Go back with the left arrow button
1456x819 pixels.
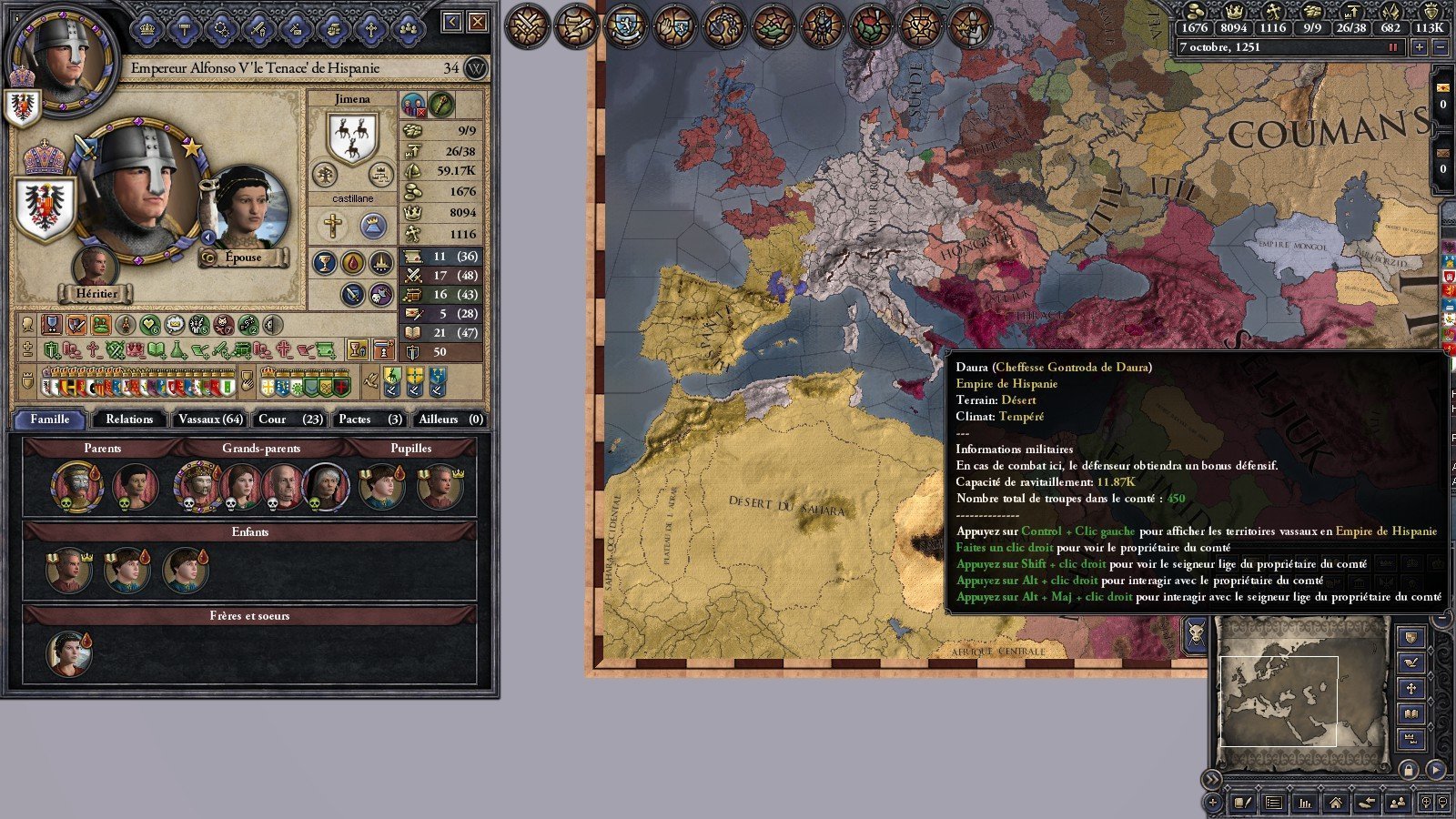[452, 22]
